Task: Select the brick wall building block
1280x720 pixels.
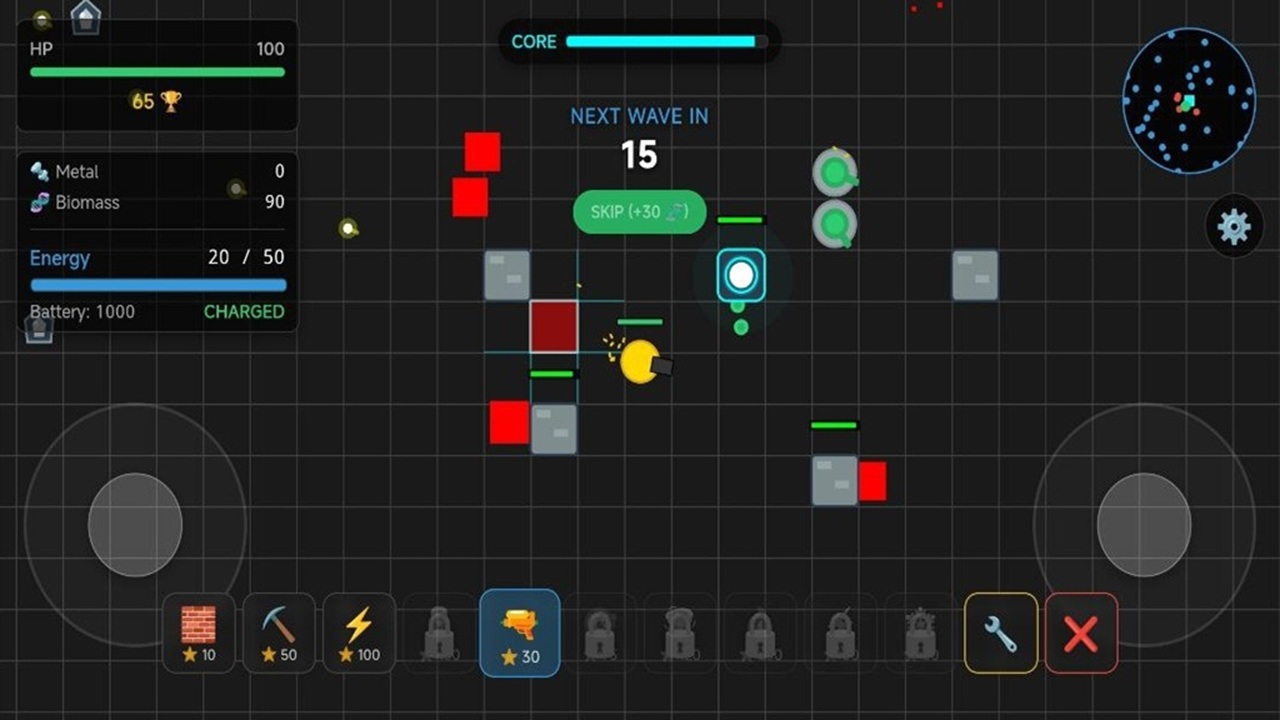Action: tap(198, 632)
